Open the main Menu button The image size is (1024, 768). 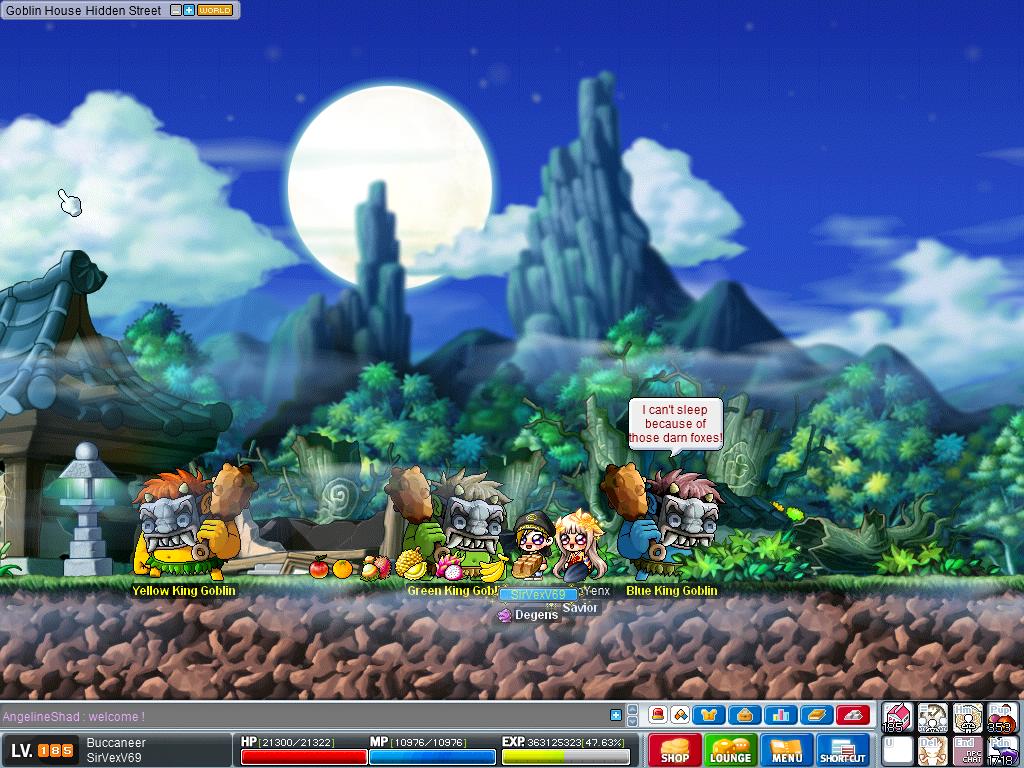pos(786,750)
